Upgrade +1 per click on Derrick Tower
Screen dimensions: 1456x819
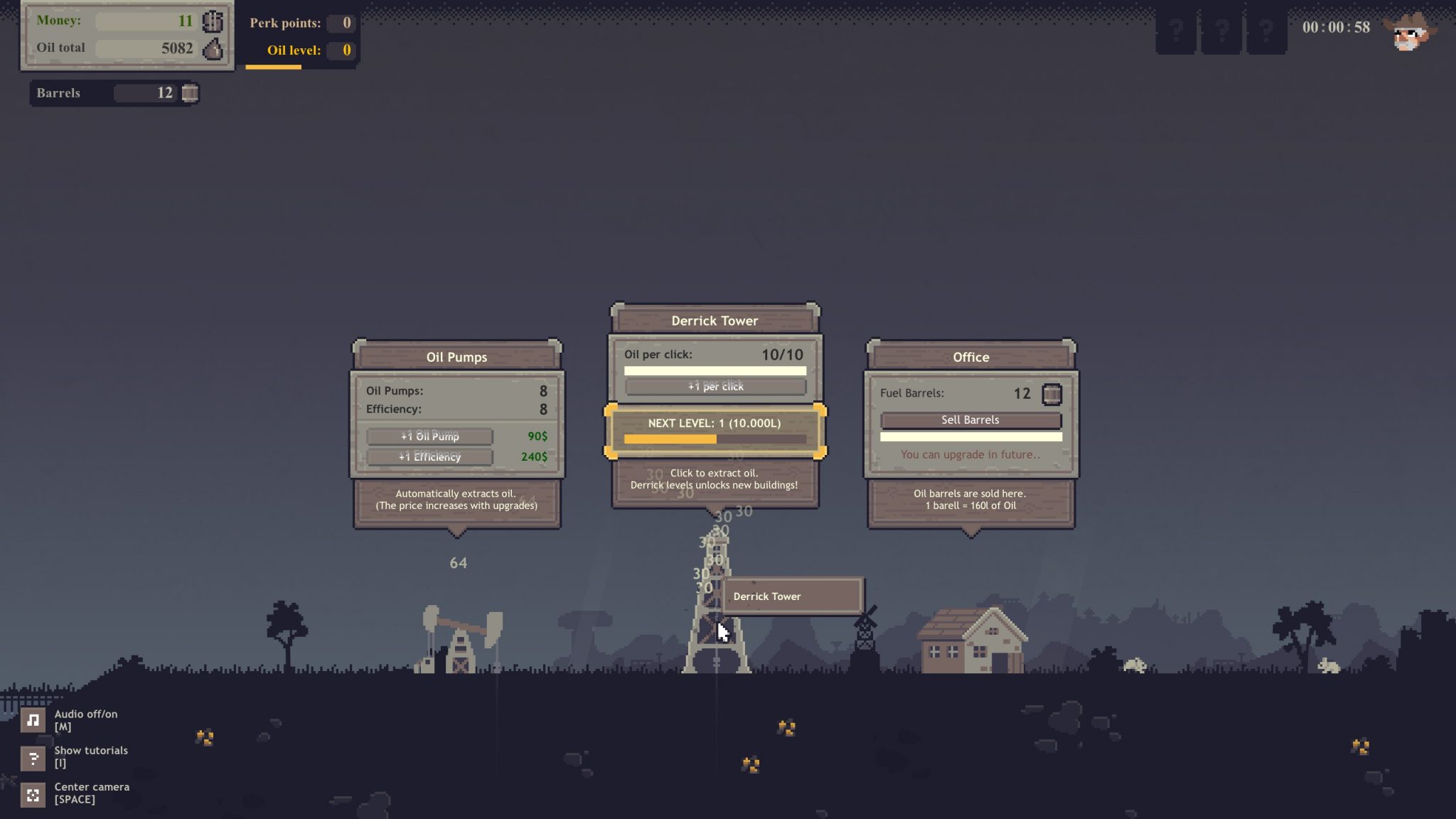[715, 386]
